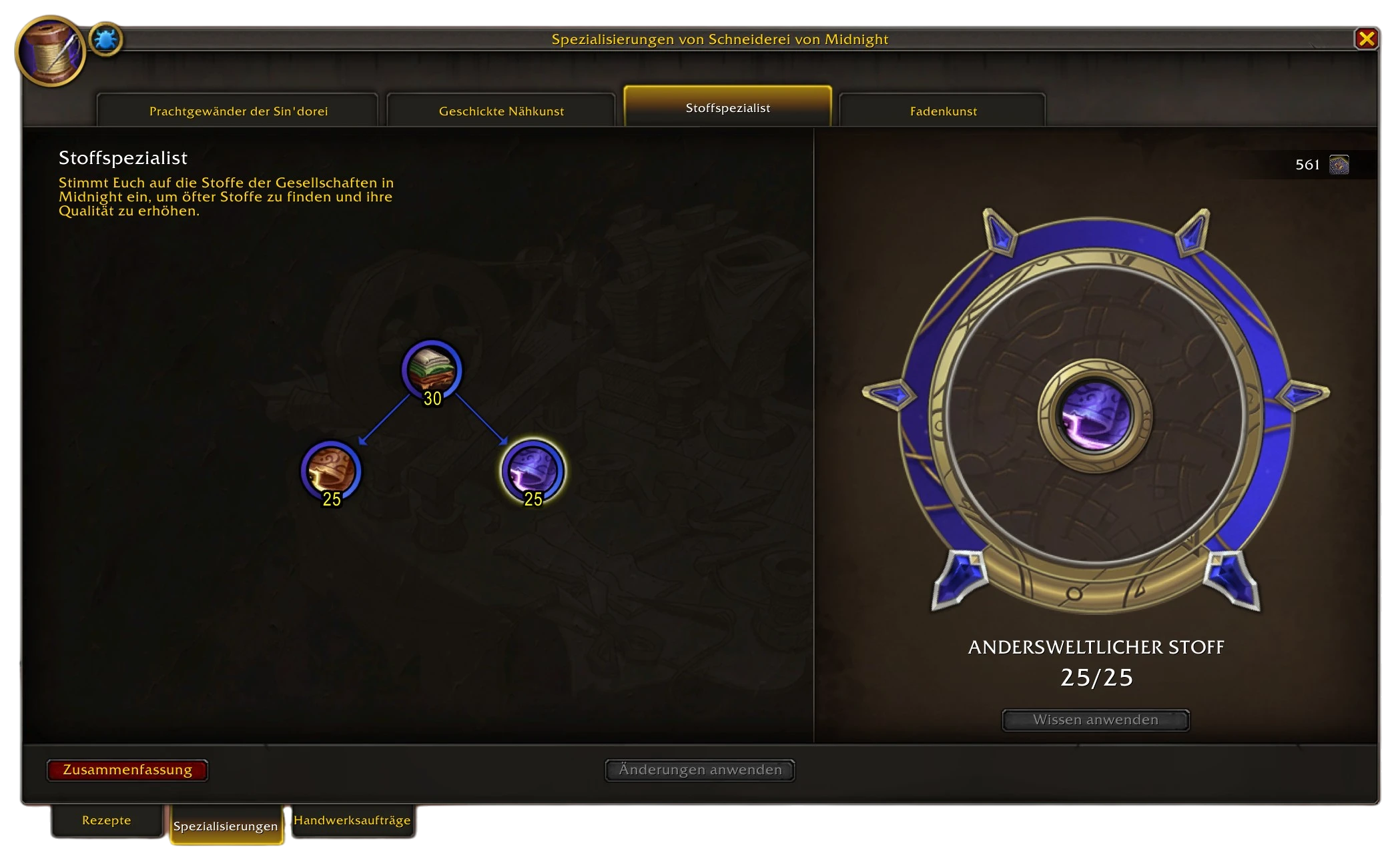Select the Spezialisierungen bottom tab
This screenshot has width=1400, height=859.
pos(226,826)
